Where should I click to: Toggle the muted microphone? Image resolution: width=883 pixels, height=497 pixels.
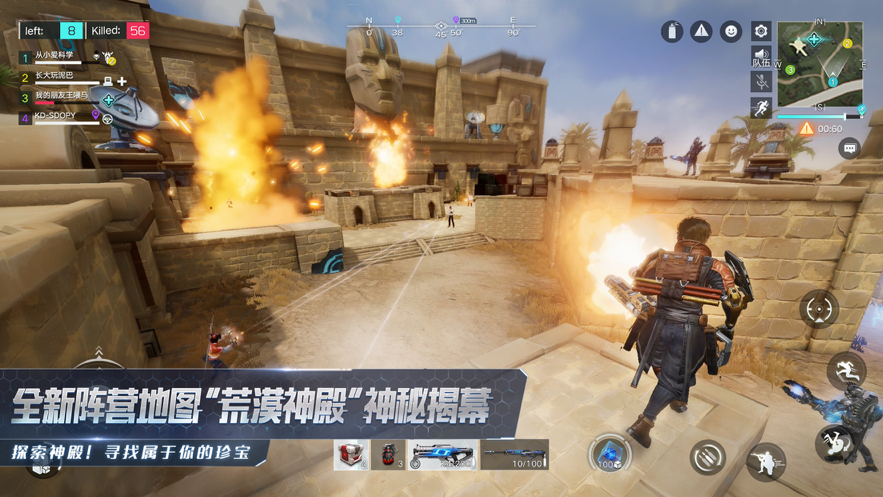761,82
